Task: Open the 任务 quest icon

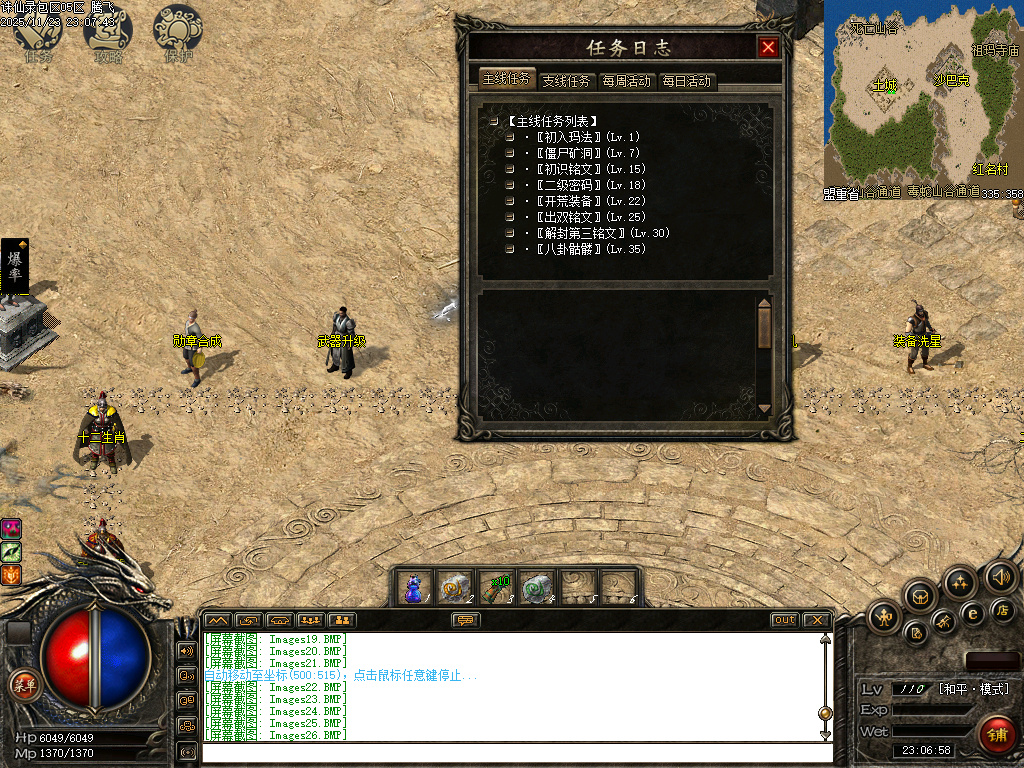Action: click(38, 34)
